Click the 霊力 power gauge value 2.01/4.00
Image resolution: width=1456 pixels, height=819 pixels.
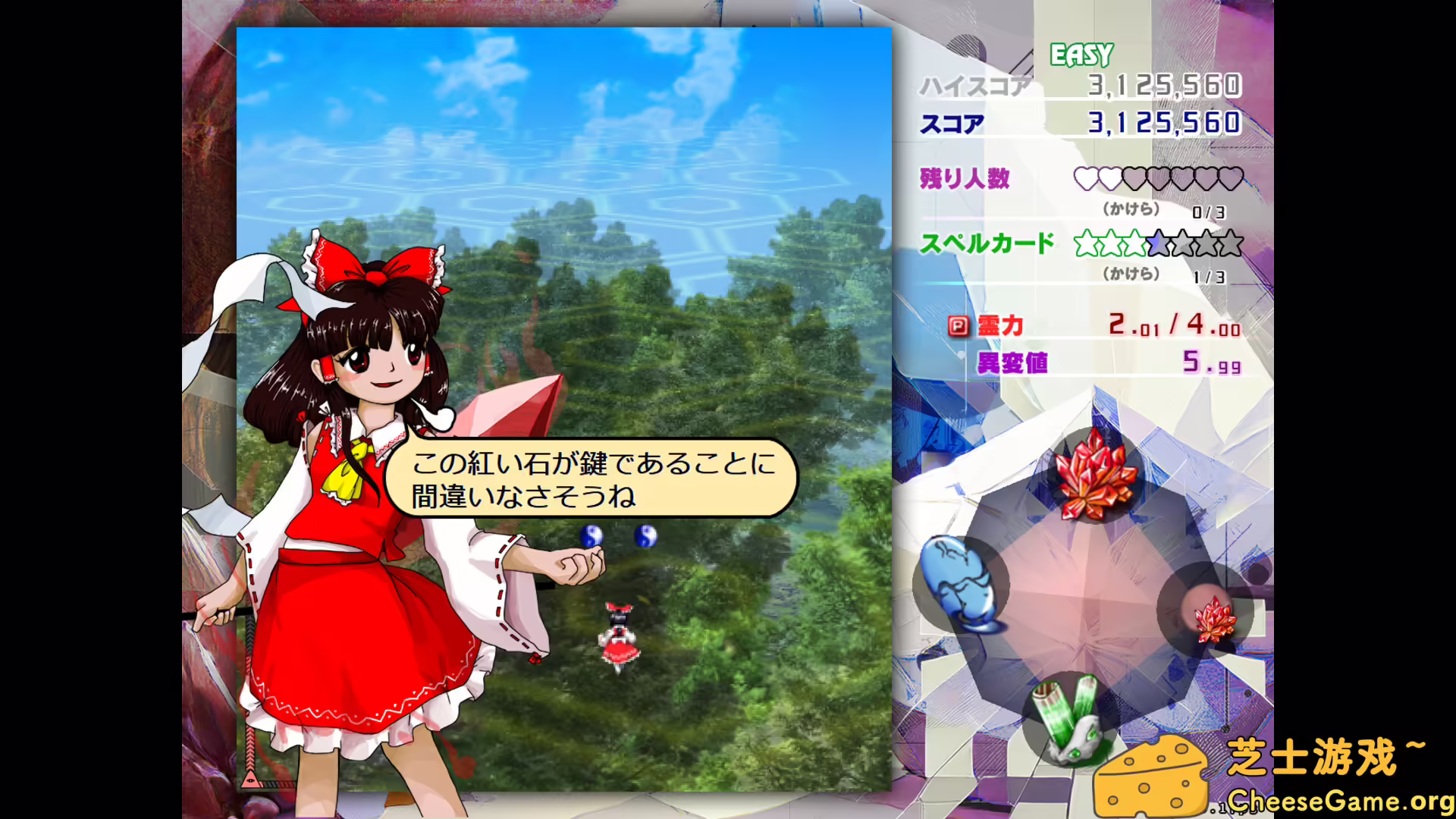tap(1175, 325)
